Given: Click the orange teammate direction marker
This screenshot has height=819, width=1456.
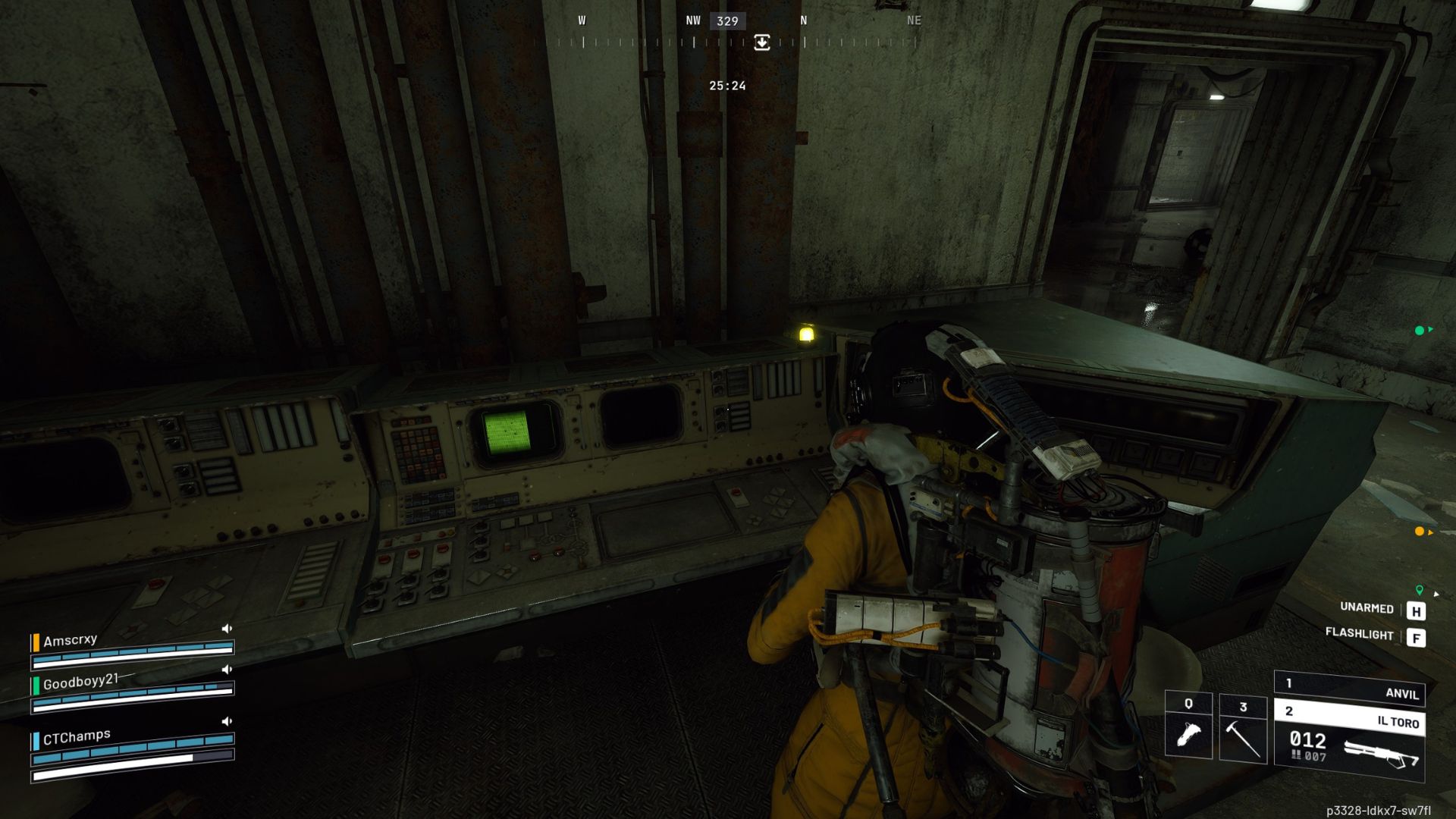Looking at the screenshot, I should pyautogui.click(x=1420, y=532).
